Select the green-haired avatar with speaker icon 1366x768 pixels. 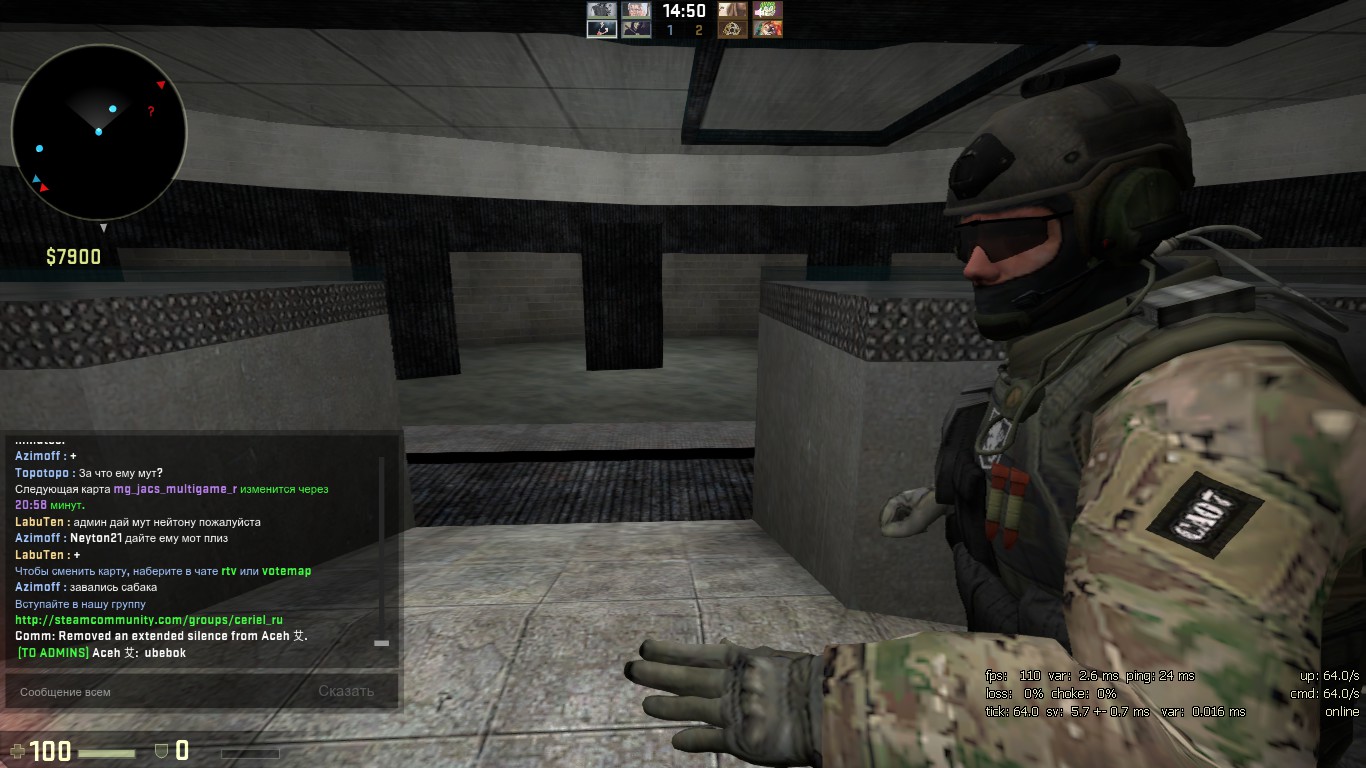pos(768,10)
